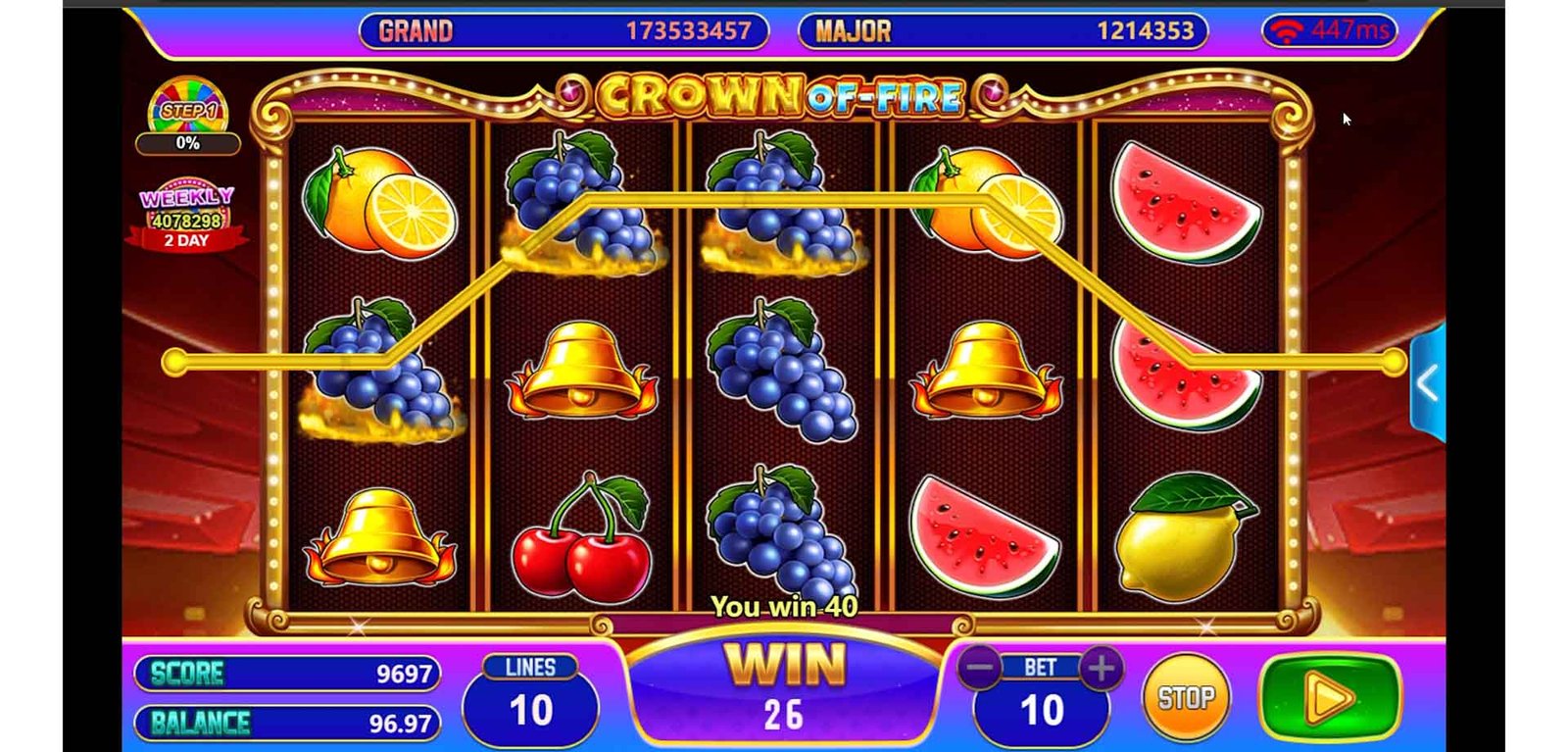1568x752 pixels.
Task: Increase the bet with the plus button
Action: tap(1101, 669)
